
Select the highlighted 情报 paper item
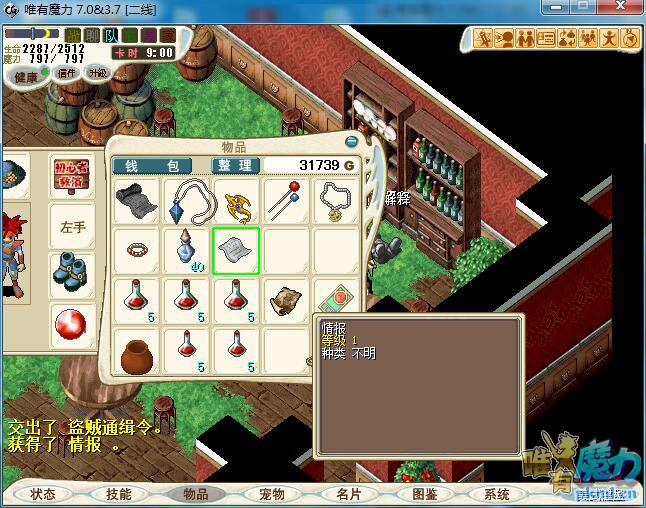[x=236, y=249]
